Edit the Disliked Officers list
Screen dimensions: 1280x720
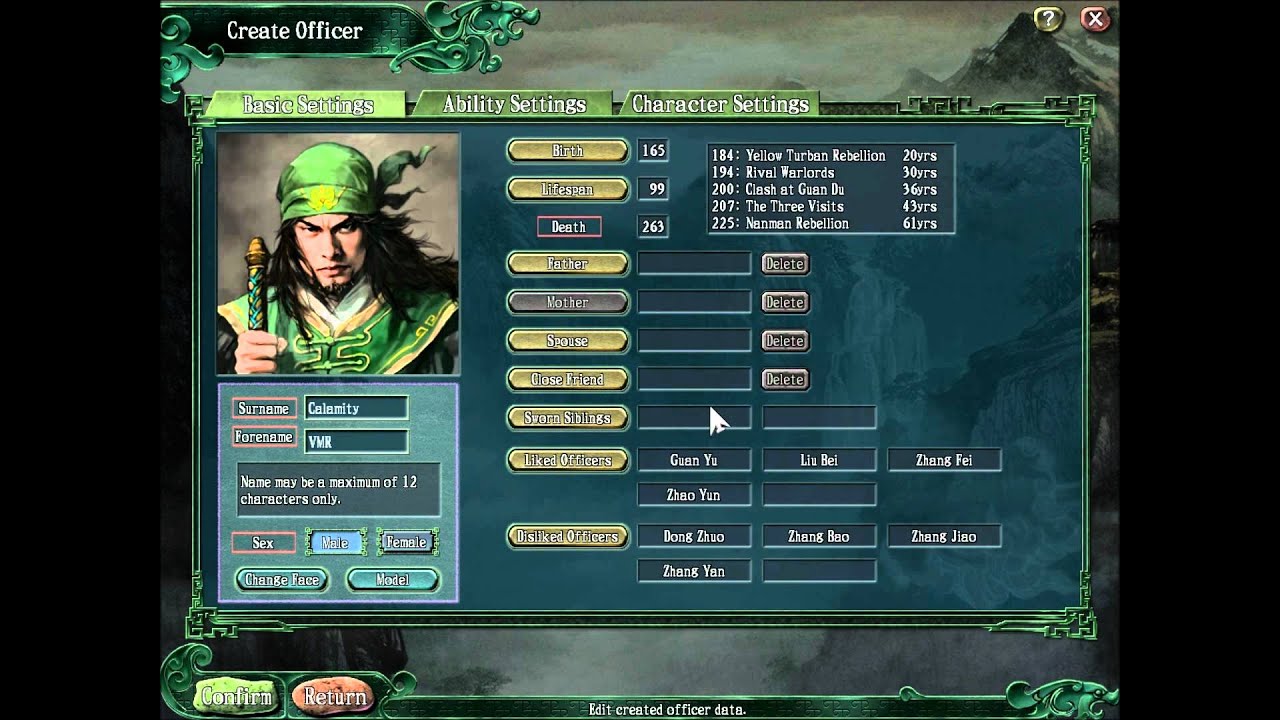(568, 537)
